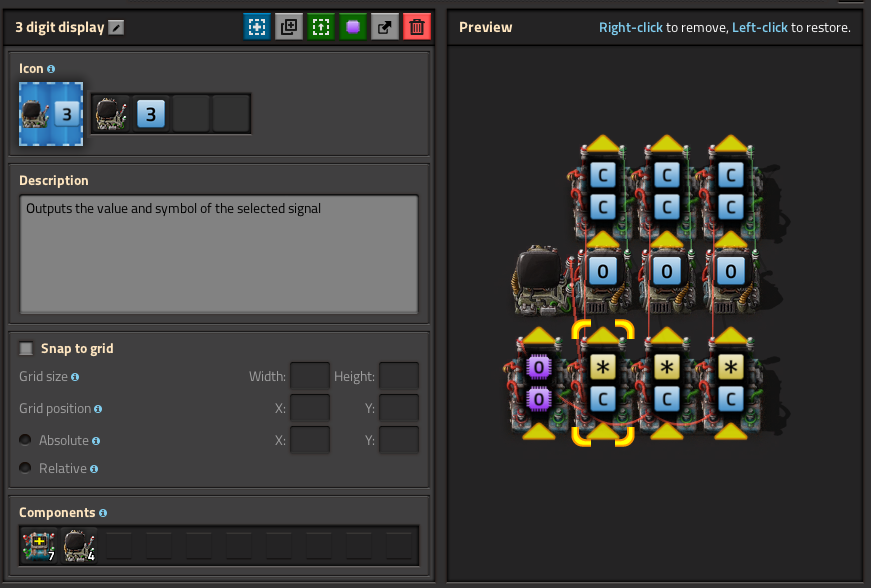Click the blue select new contents button
Screen dimensions: 871x588
[x=257, y=27]
